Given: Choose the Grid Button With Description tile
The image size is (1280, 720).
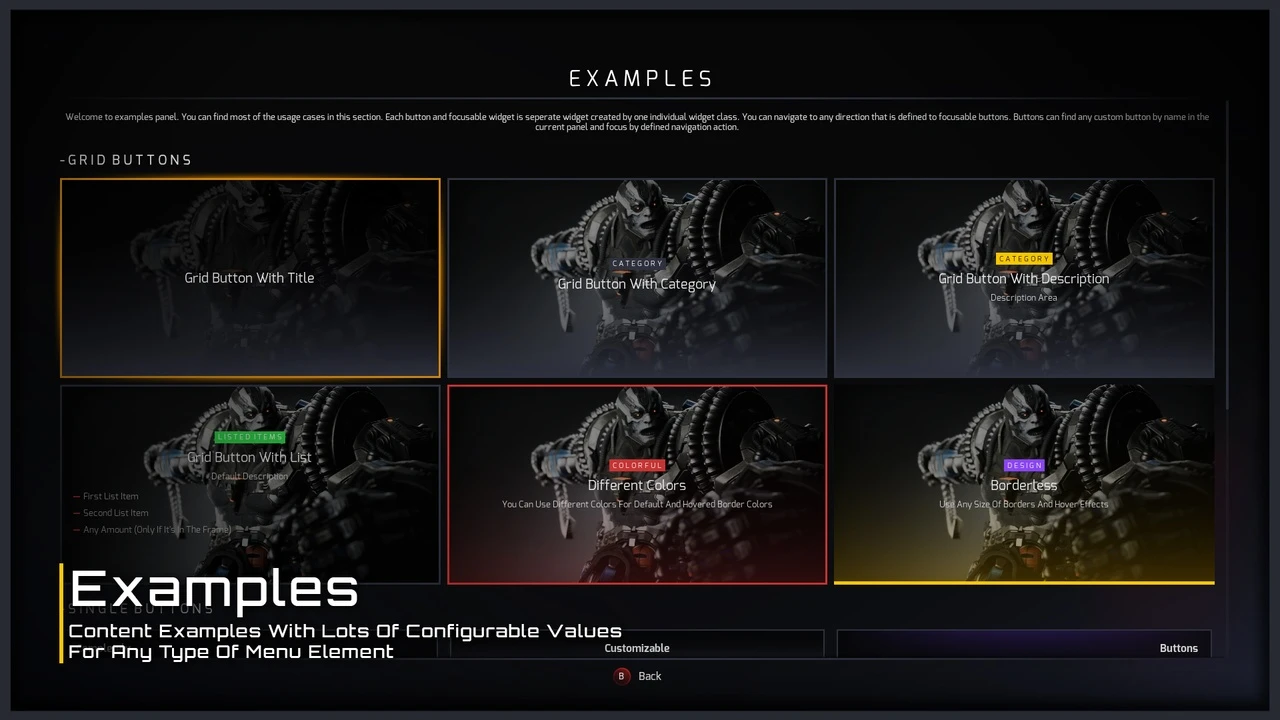Looking at the screenshot, I should [1024, 278].
